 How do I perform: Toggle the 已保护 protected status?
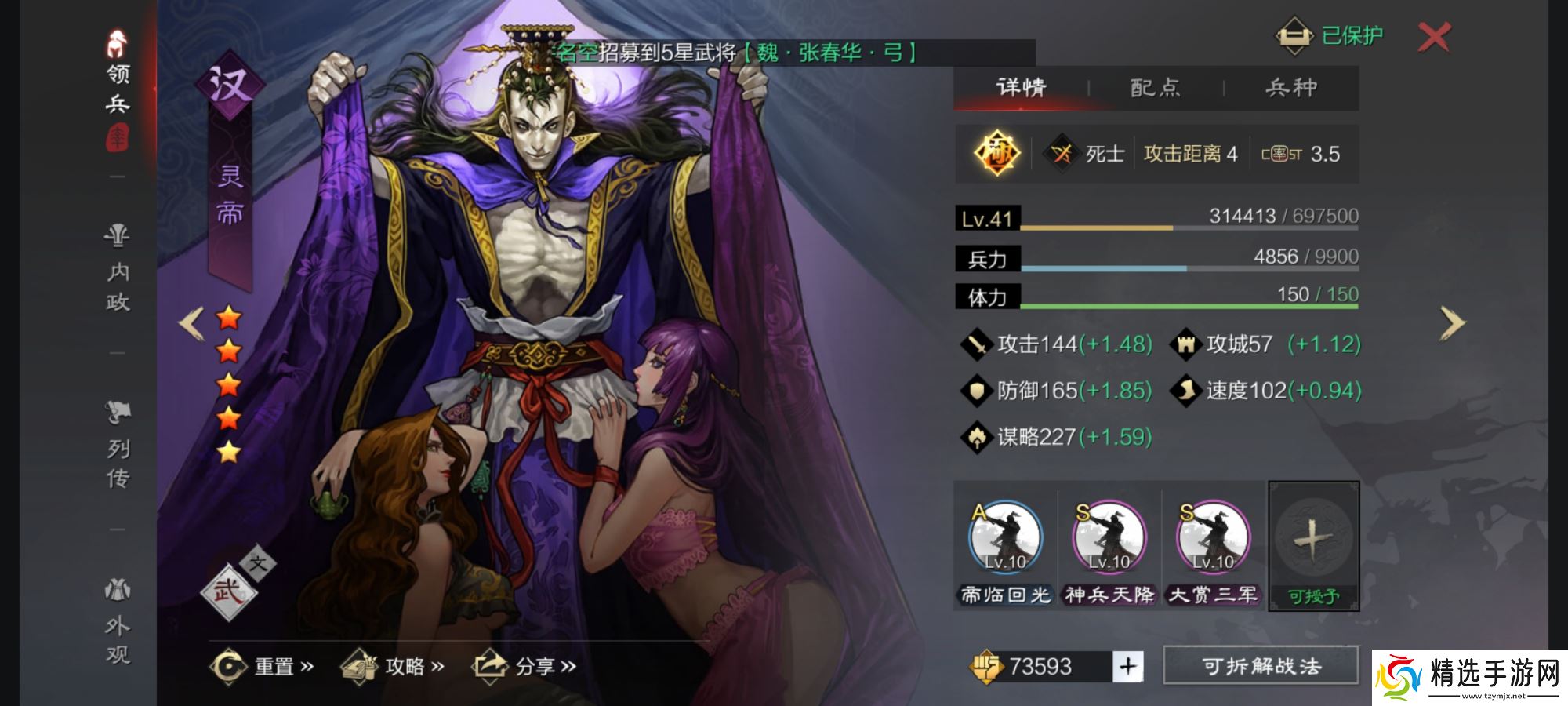pyautogui.click(x=1333, y=35)
